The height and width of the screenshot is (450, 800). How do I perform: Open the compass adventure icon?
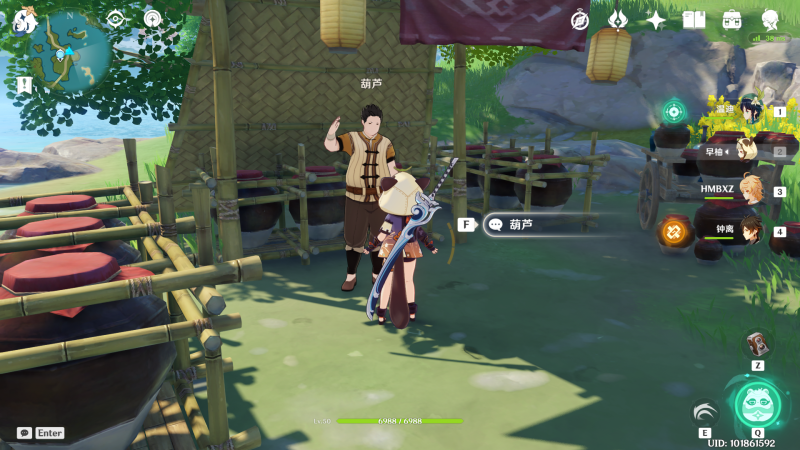[580, 20]
